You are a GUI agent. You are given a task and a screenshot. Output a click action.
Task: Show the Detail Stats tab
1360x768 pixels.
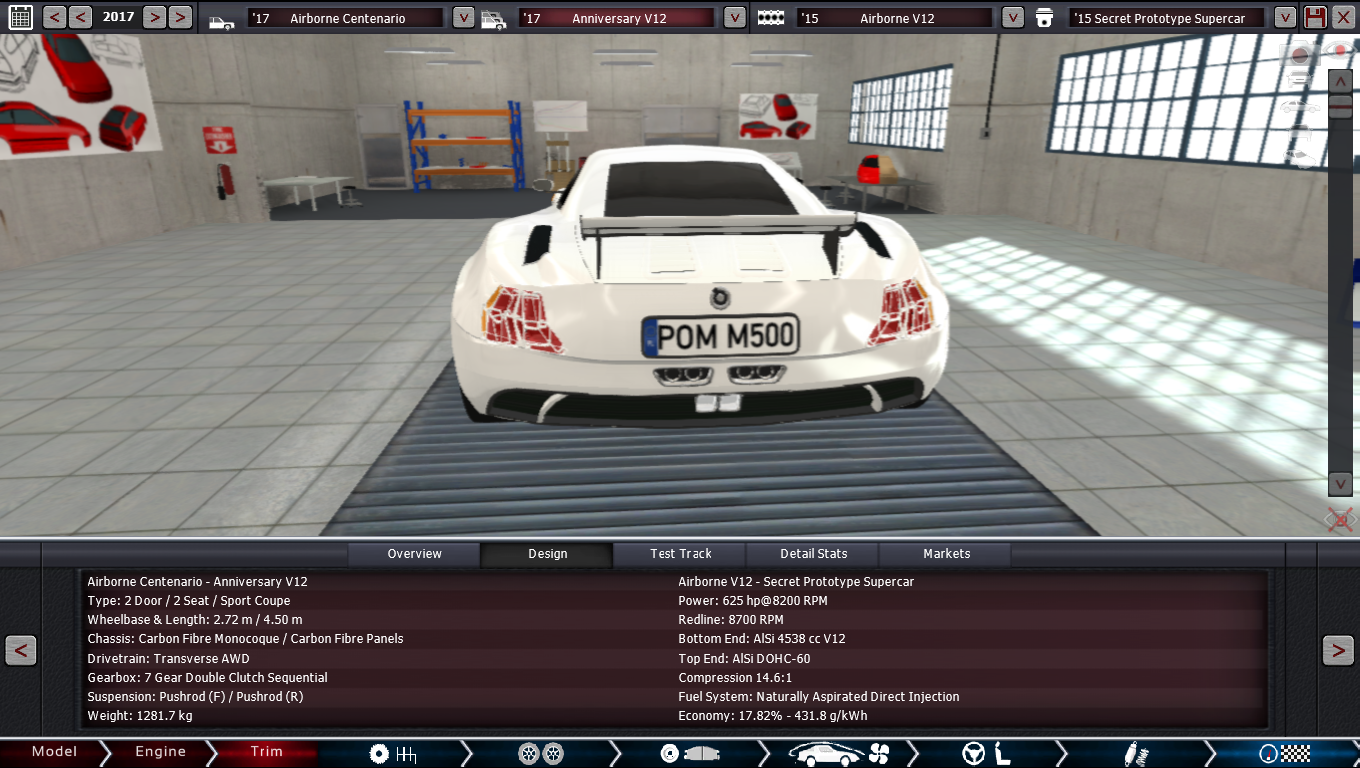[813, 554]
